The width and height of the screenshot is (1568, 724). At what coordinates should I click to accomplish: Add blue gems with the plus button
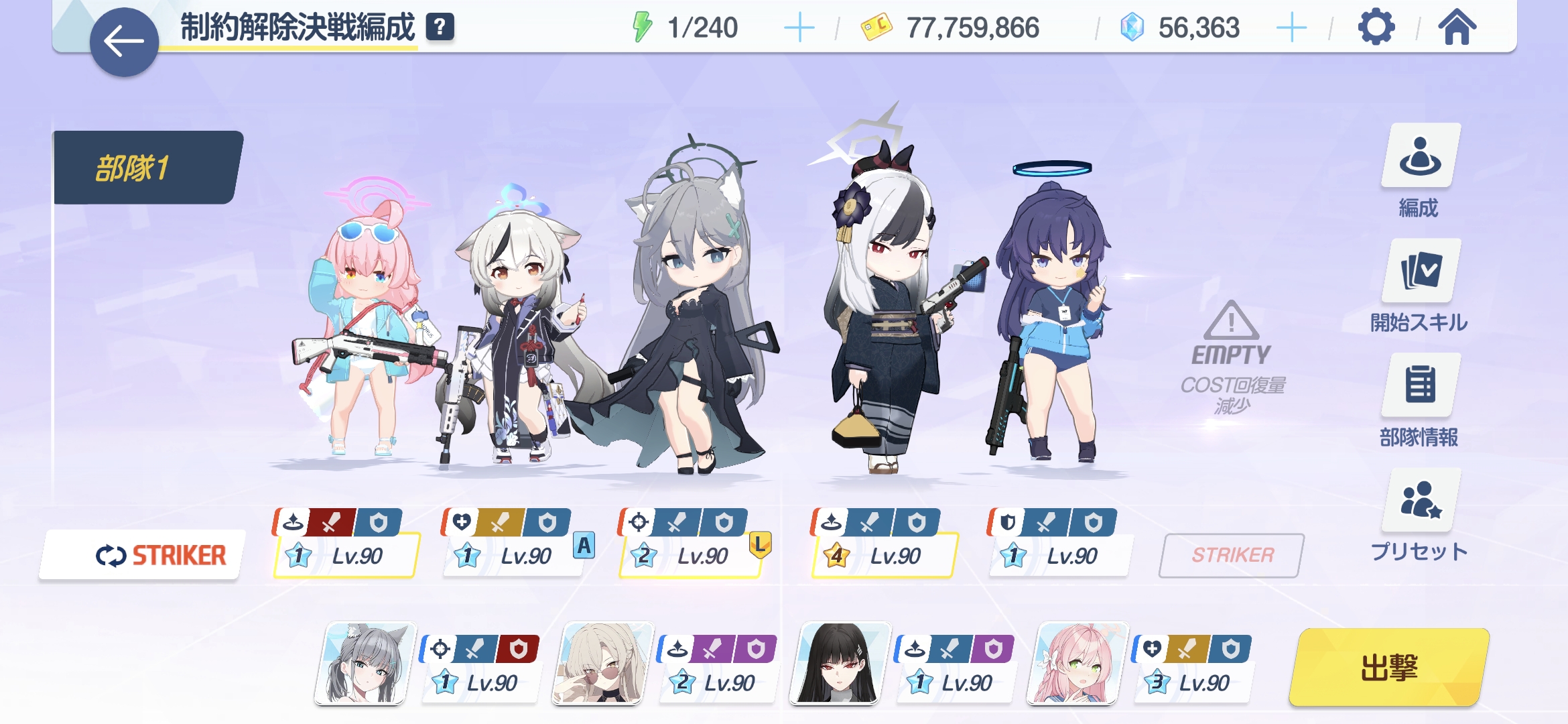[x=1291, y=28]
